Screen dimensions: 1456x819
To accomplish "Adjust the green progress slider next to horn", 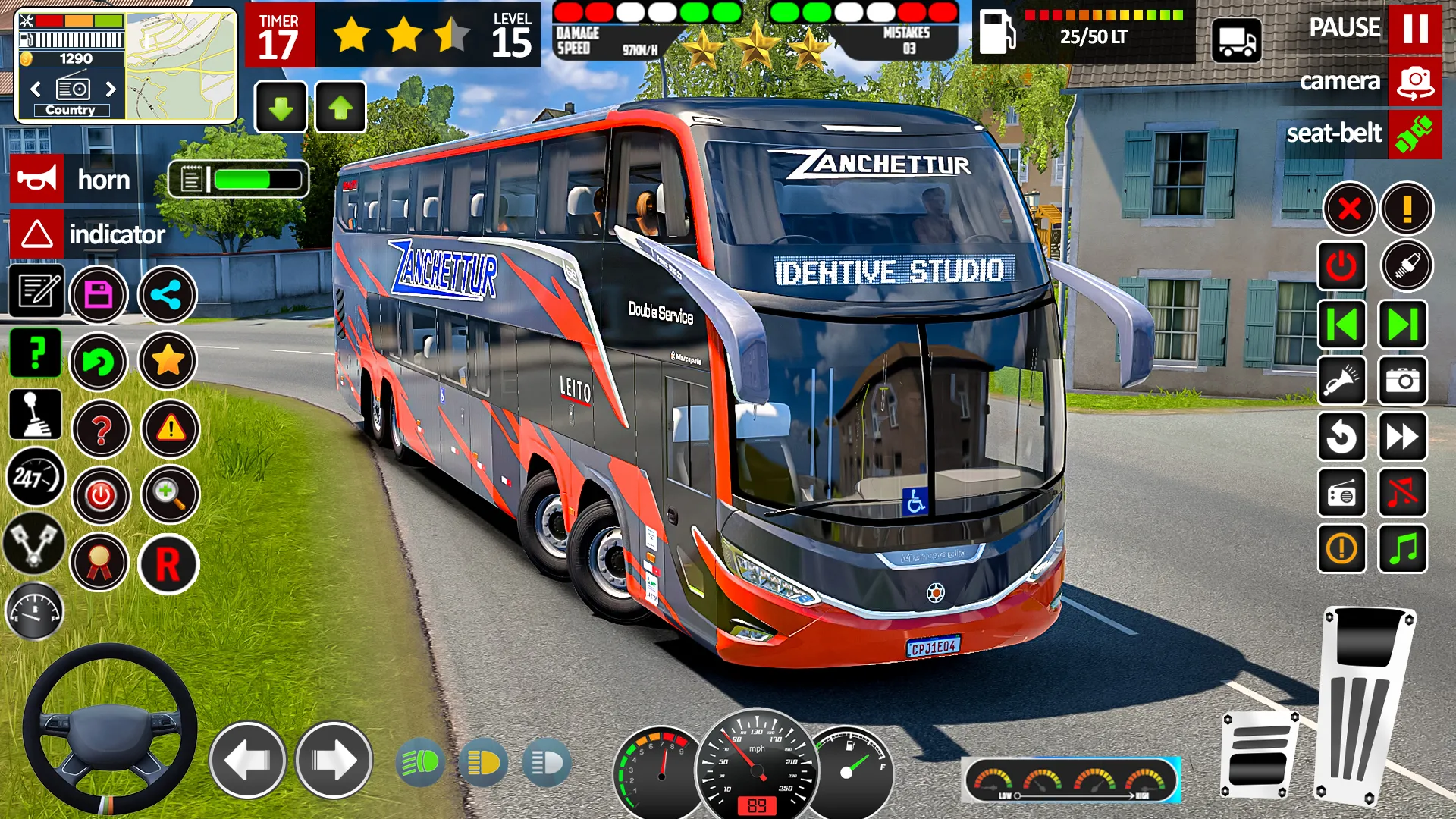I will click(x=258, y=180).
